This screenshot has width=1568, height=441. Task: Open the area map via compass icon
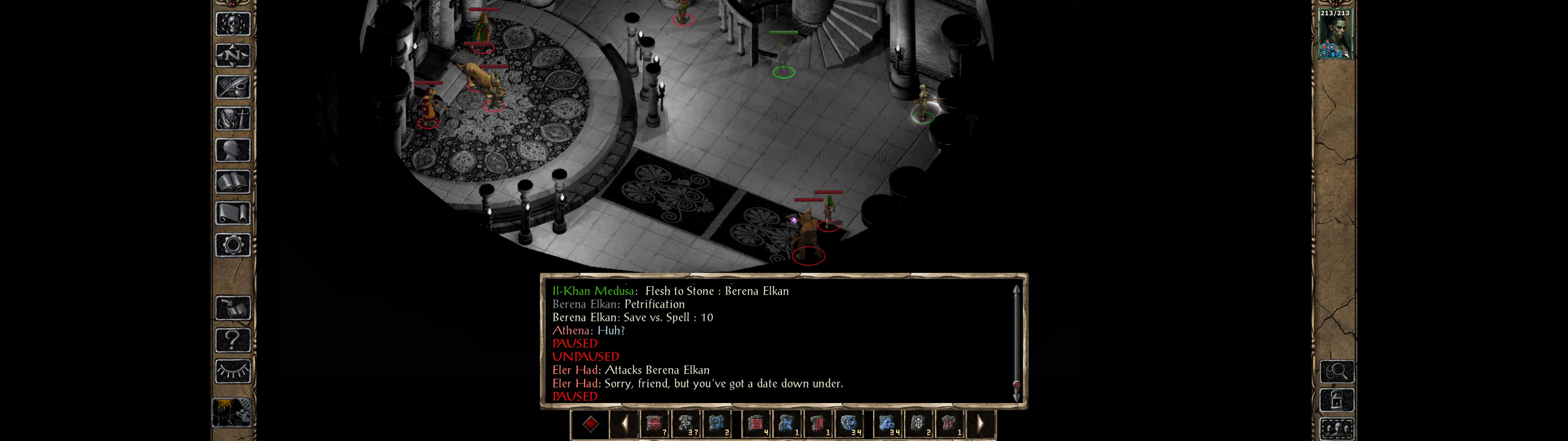pos(232,55)
